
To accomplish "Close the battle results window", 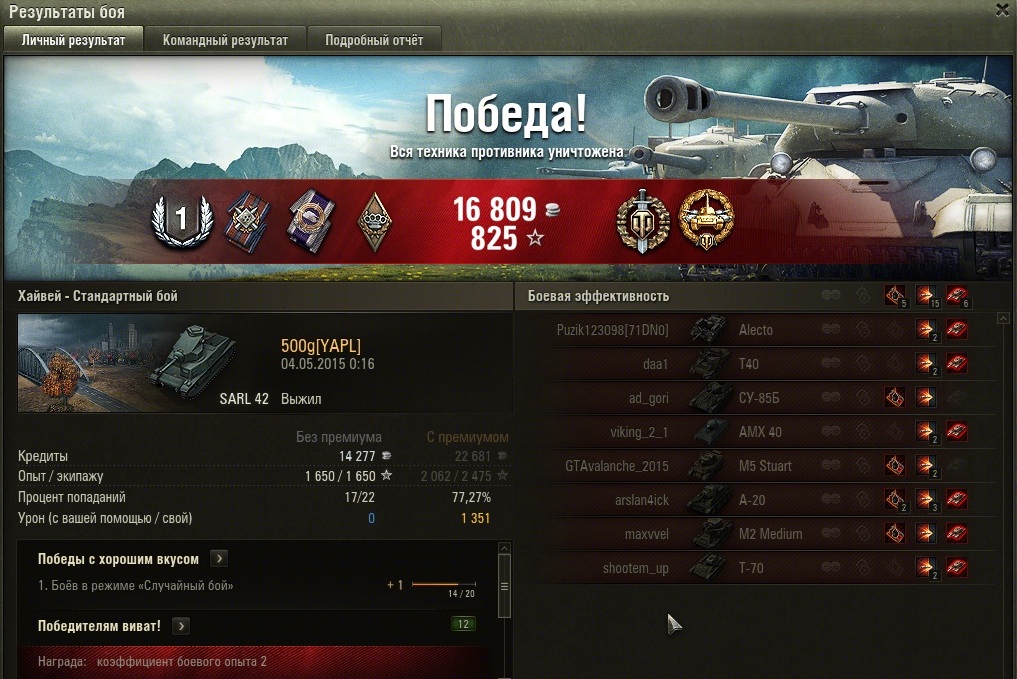I will [x=1003, y=10].
